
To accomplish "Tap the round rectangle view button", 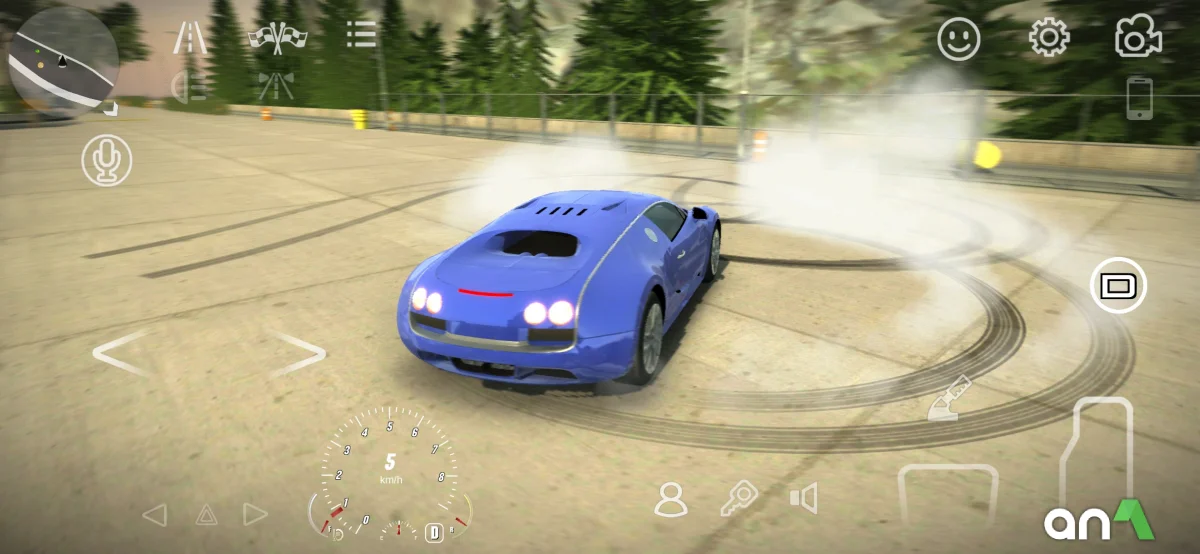I will pos(1118,285).
